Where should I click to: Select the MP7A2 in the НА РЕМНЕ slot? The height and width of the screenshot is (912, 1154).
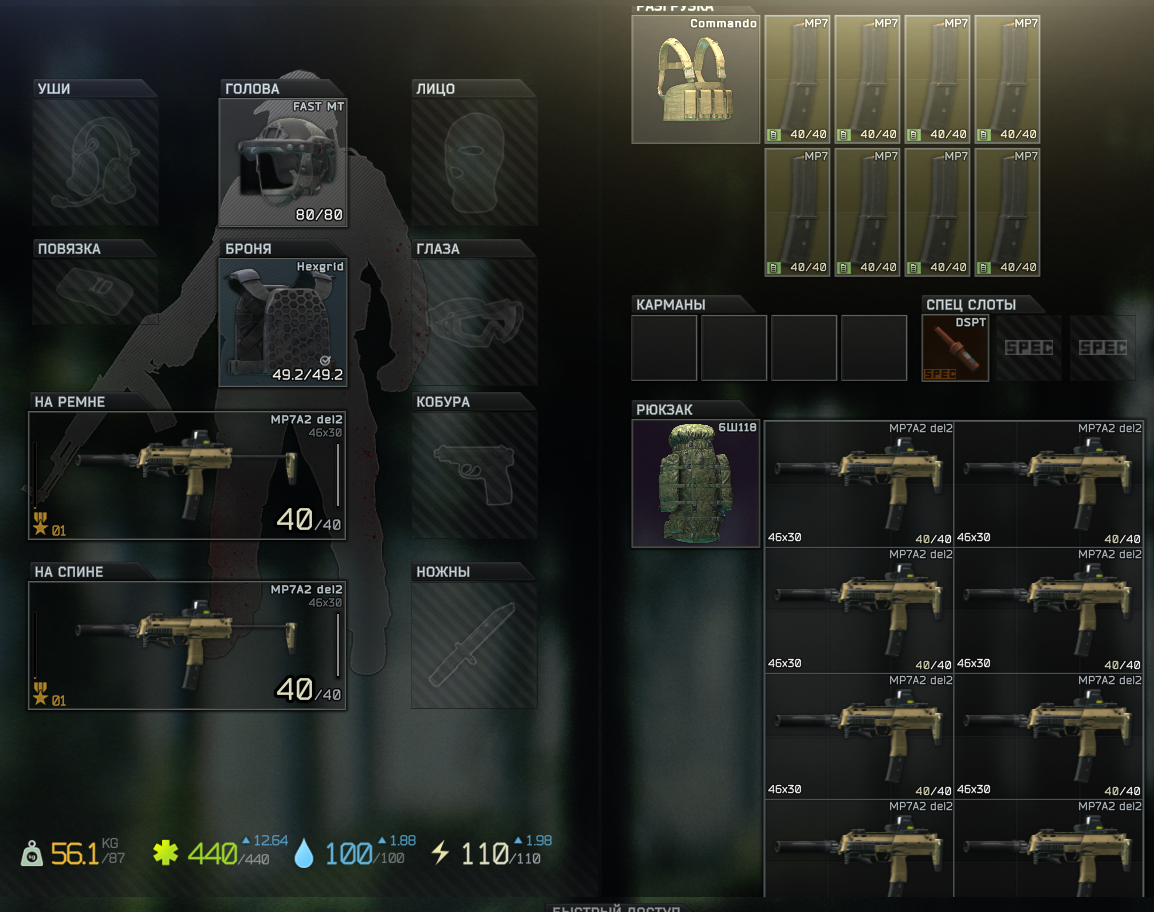tap(187, 476)
